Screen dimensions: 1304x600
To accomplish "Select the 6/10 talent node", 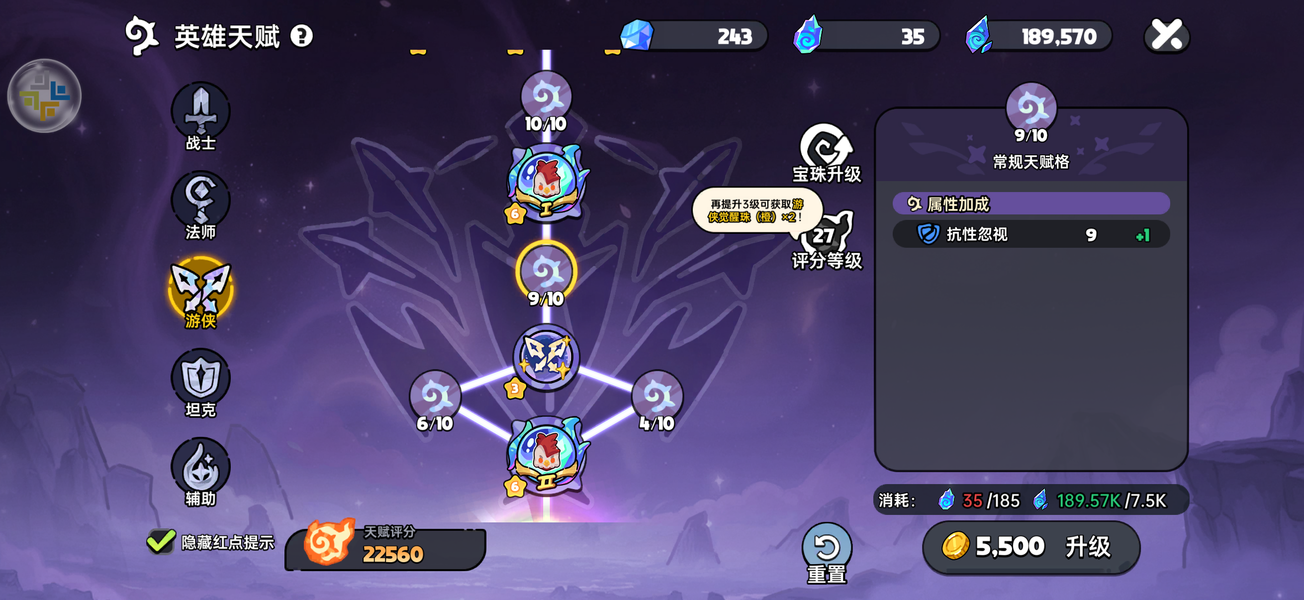I will (x=435, y=397).
